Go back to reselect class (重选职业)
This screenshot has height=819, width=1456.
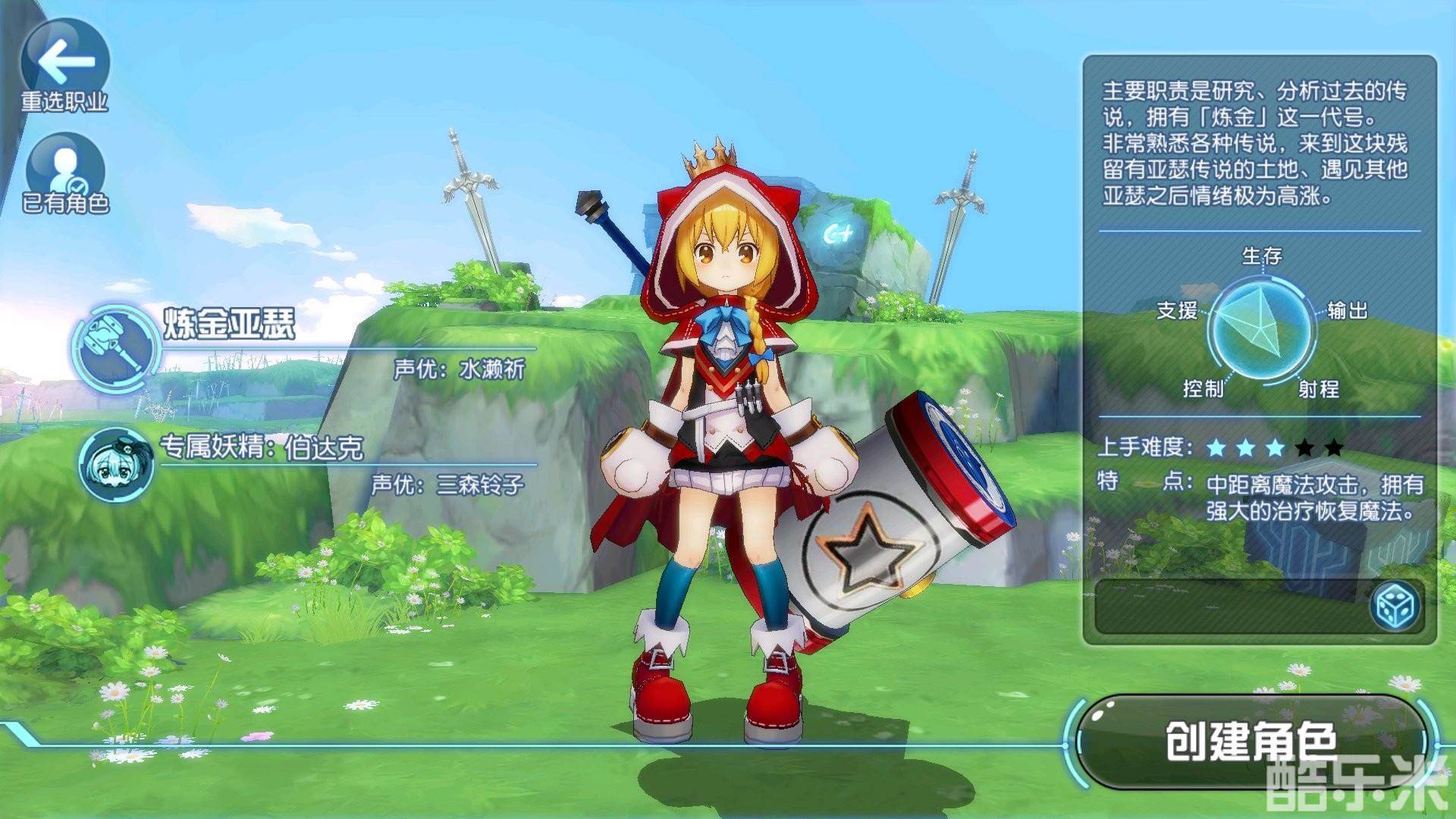click(64, 67)
